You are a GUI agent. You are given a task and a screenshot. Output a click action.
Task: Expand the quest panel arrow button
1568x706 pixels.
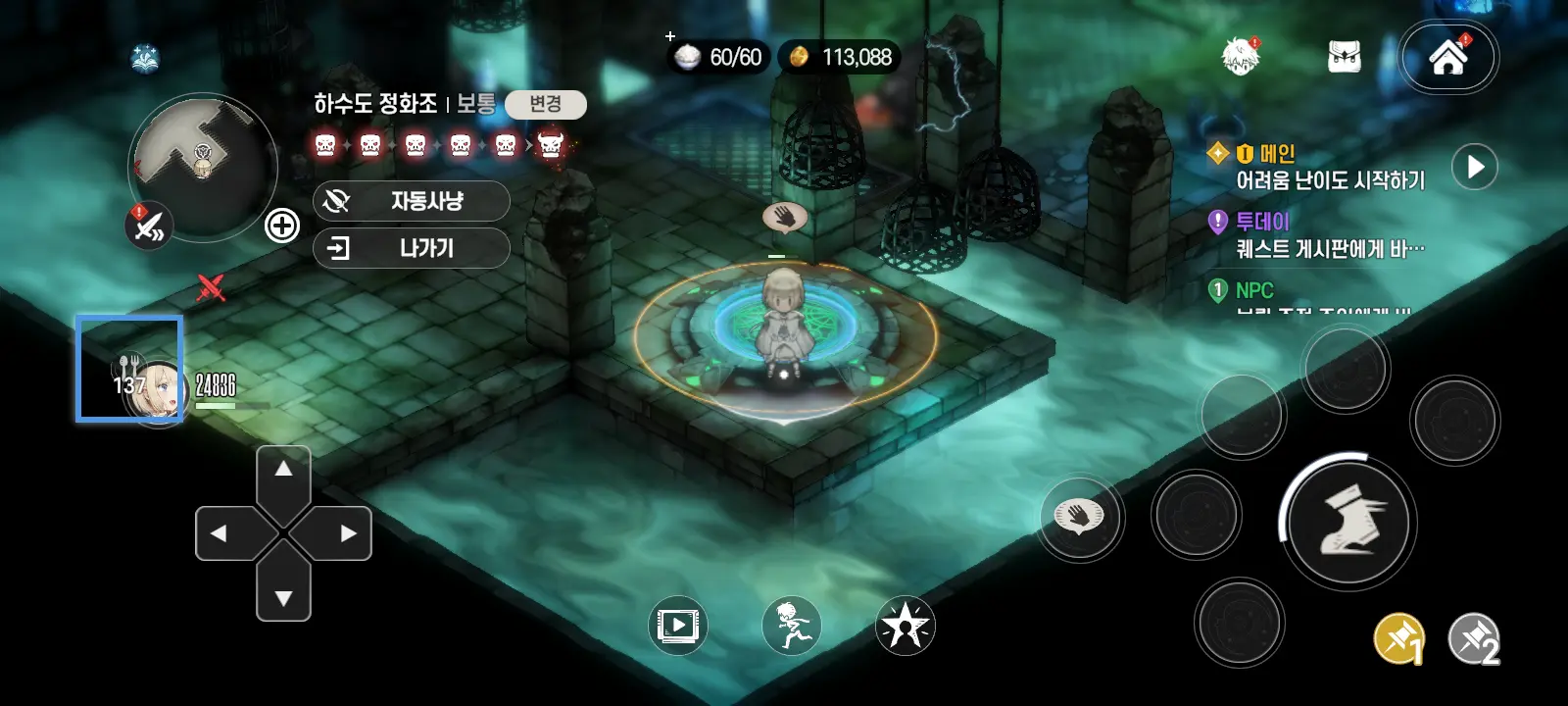1475,167
